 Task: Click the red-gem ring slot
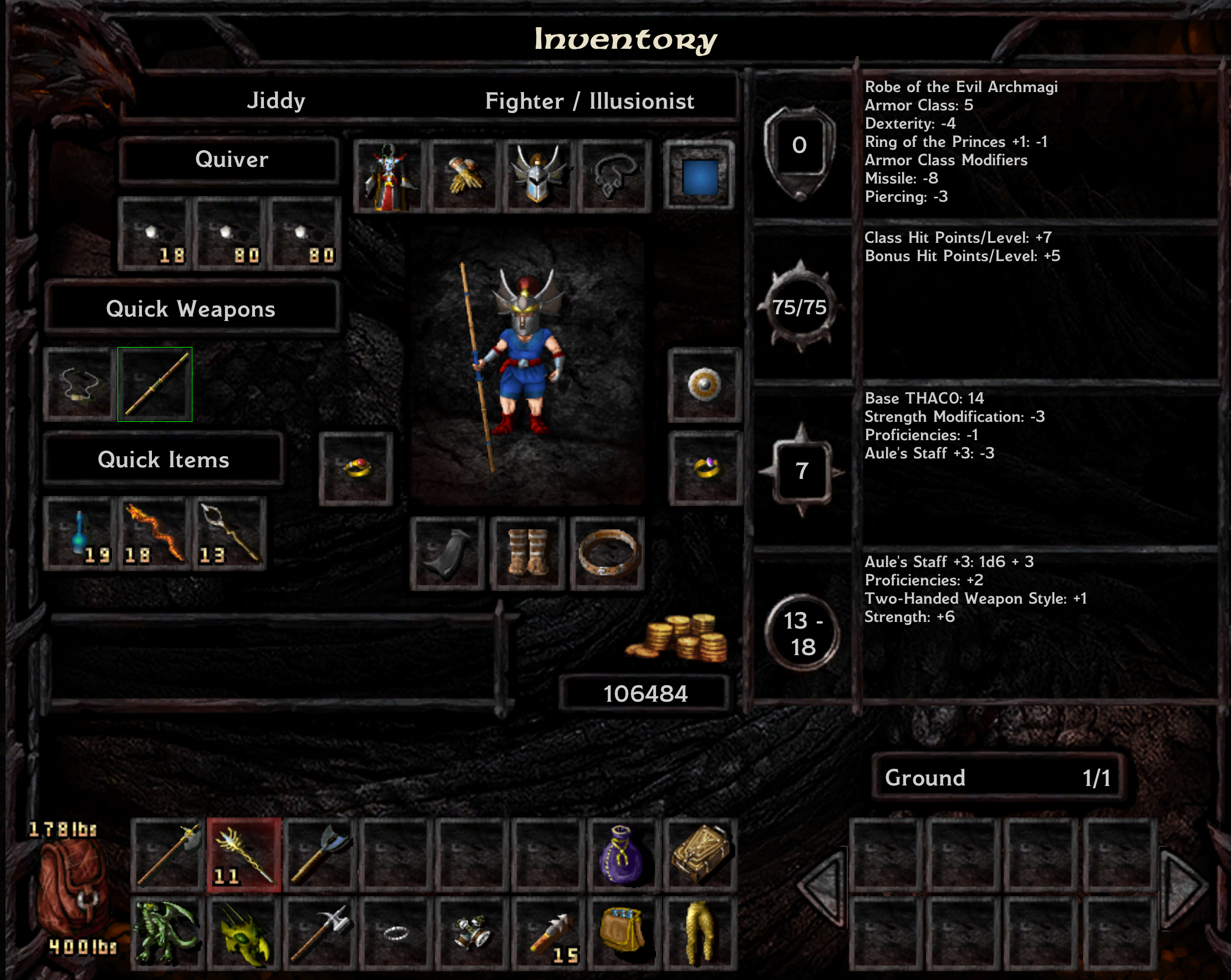coord(357,468)
